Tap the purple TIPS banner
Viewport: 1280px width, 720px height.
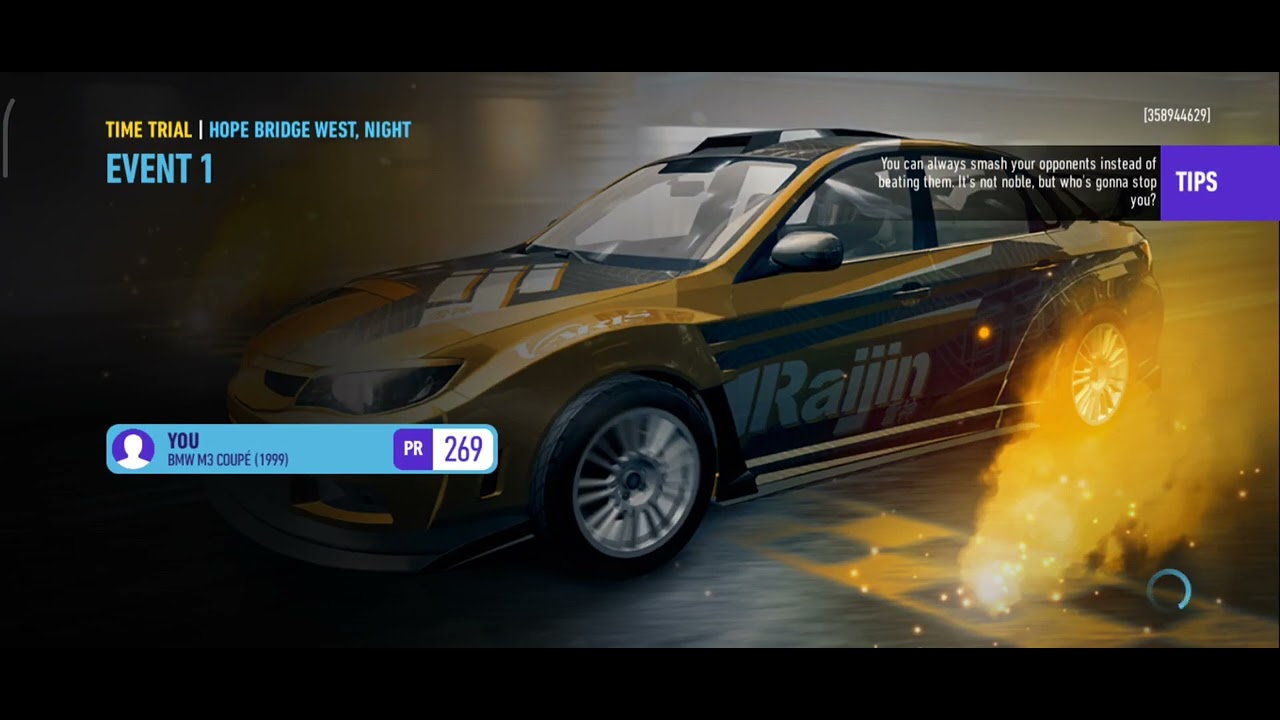(1219, 182)
